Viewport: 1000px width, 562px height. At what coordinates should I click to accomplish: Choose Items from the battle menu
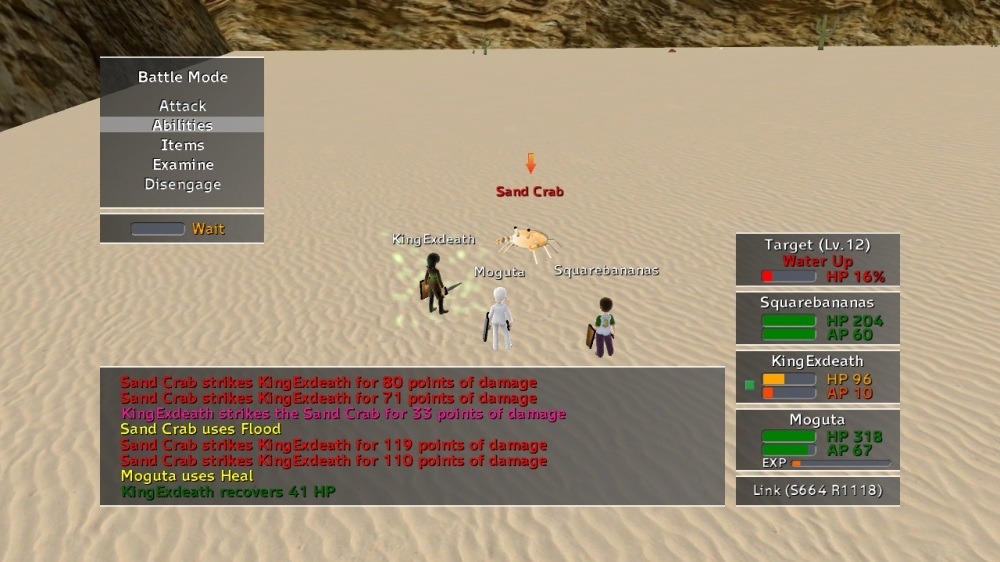point(182,145)
